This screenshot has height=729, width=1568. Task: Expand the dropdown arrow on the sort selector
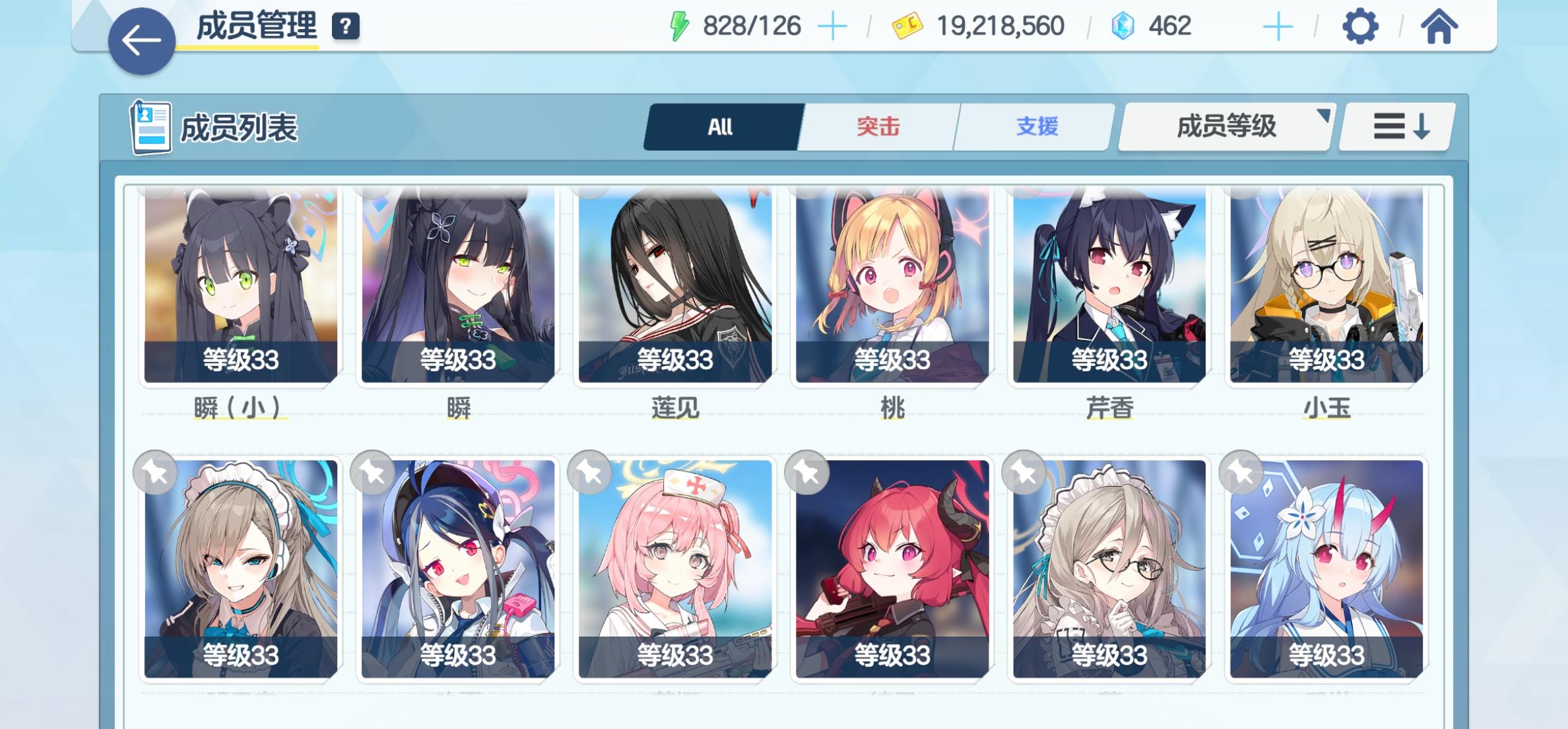pyautogui.click(x=1324, y=117)
